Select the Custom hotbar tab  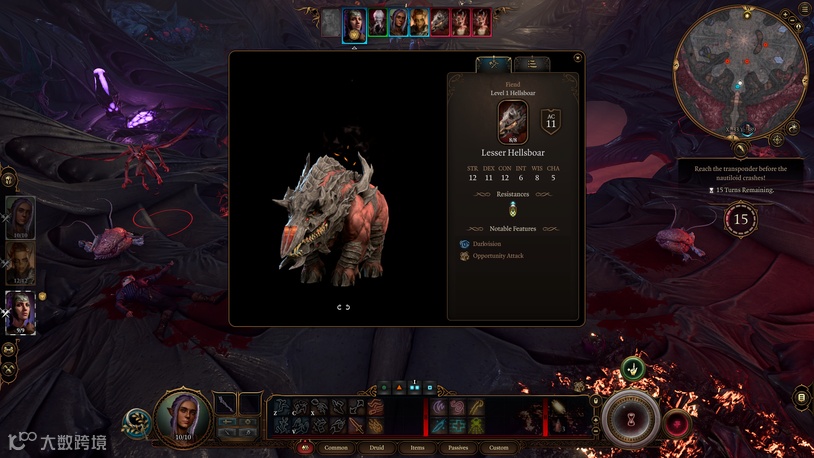coord(498,448)
